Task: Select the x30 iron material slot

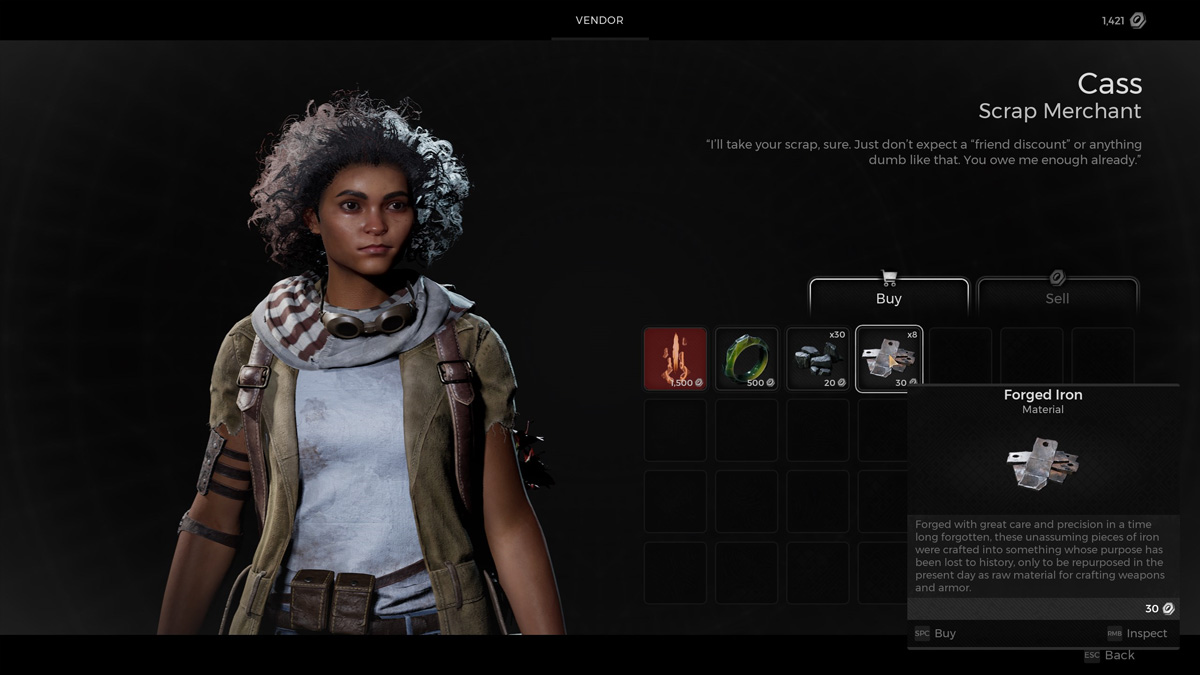Action: (817, 358)
